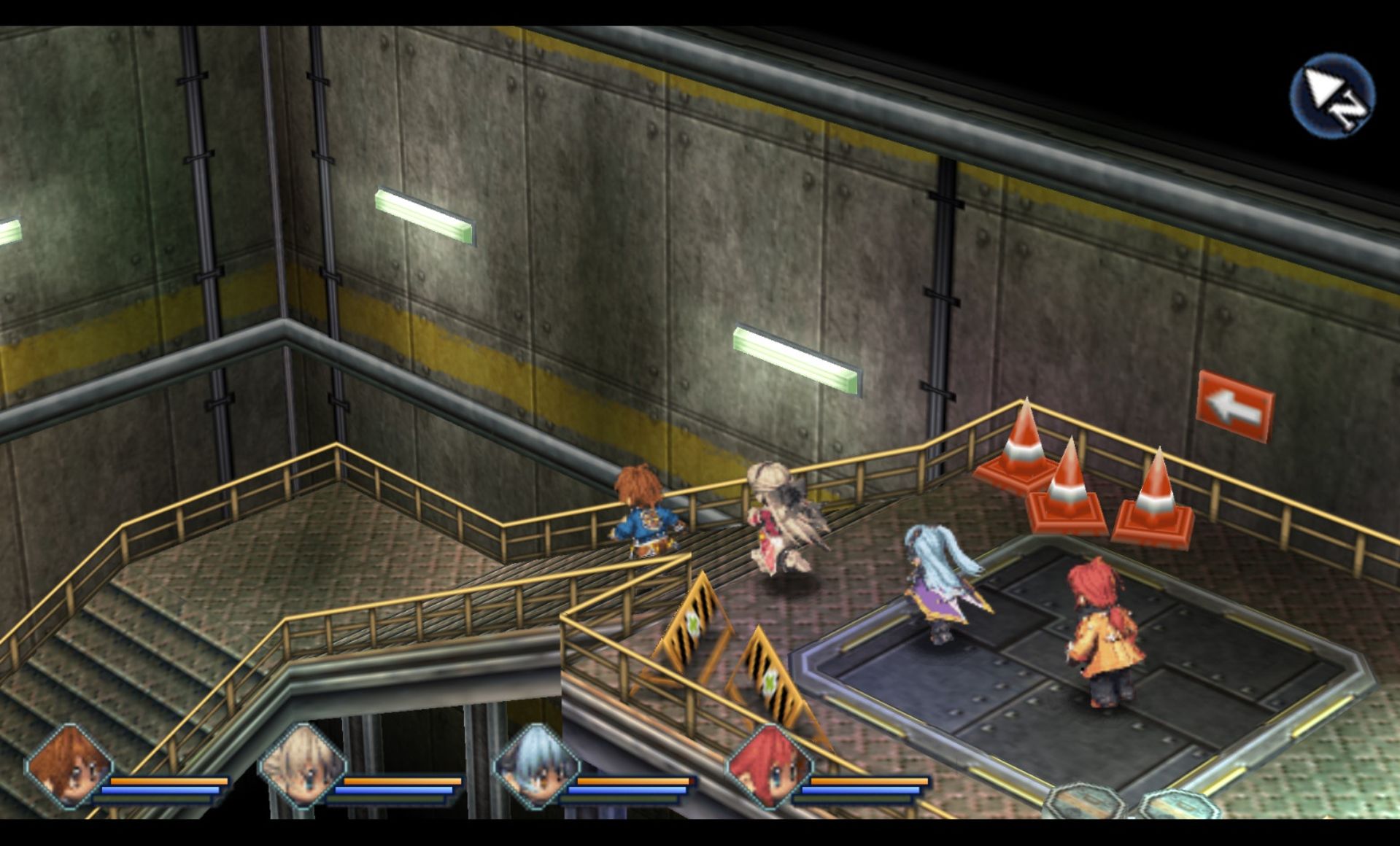
Task: Choose the blonde-haired party member portrait
Action: pos(303,767)
